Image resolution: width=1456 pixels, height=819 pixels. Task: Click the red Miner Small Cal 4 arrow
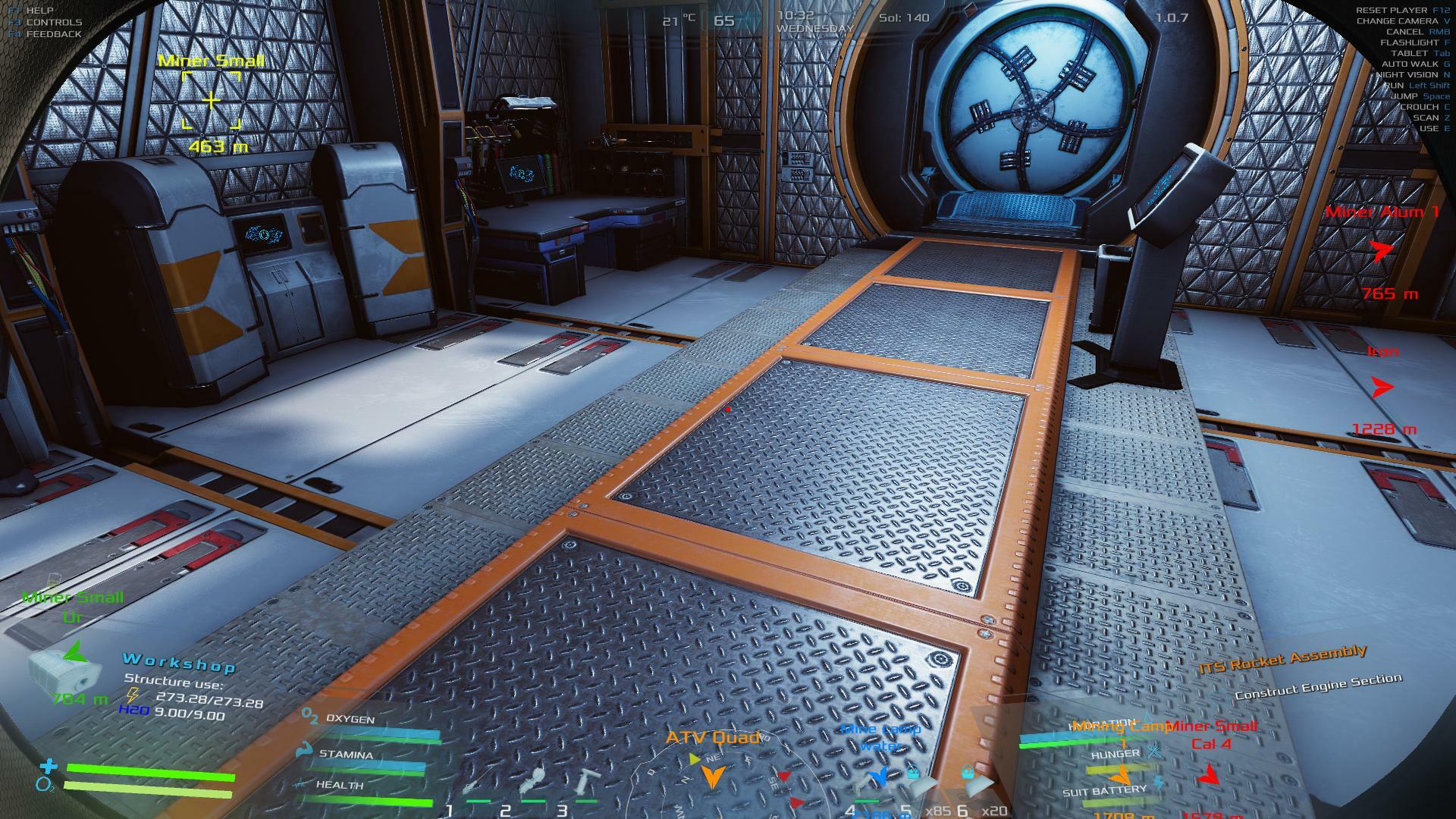pos(1208,775)
